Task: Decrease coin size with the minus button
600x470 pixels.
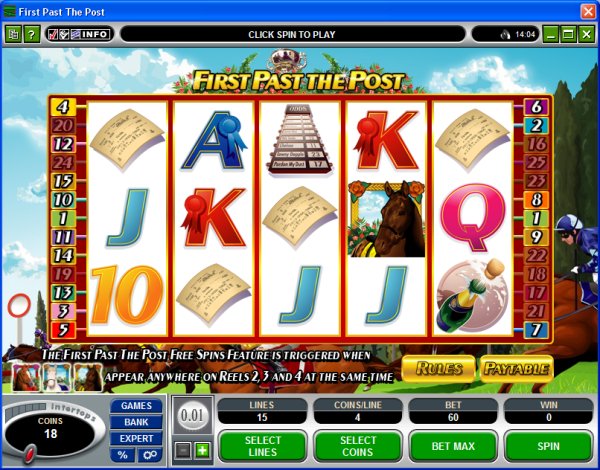Action: click(183, 451)
